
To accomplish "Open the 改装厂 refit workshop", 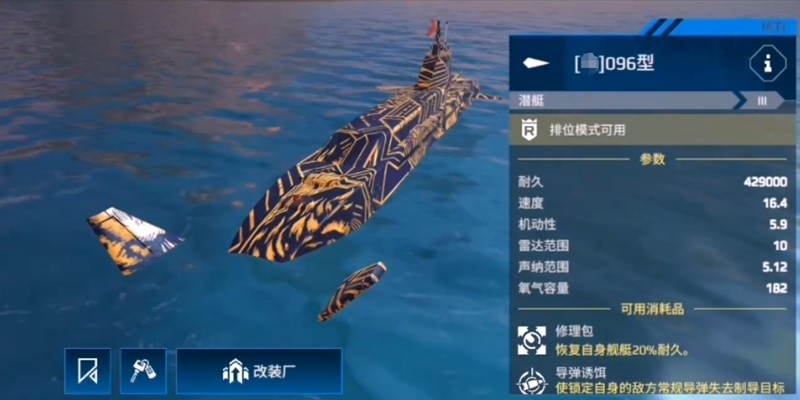I will tap(259, 372).
